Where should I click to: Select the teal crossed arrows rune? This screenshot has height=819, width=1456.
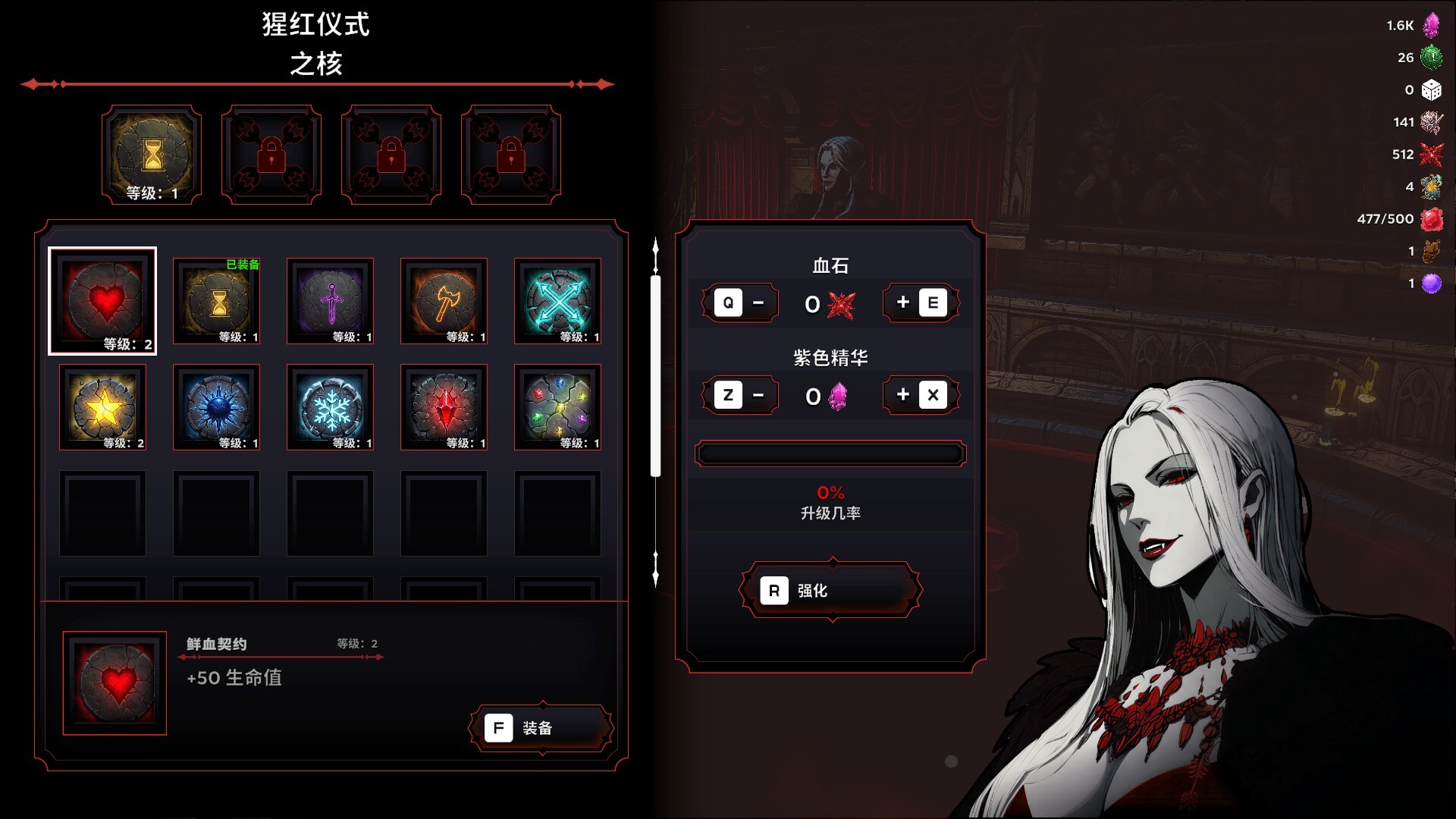[x=558, y=301]
